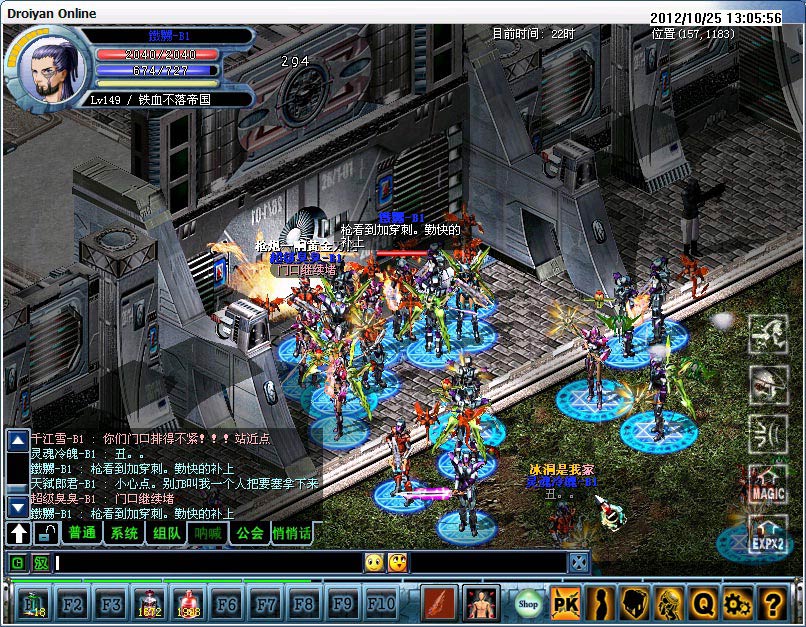Open the gear settings menu

click(x=736, y=603)
